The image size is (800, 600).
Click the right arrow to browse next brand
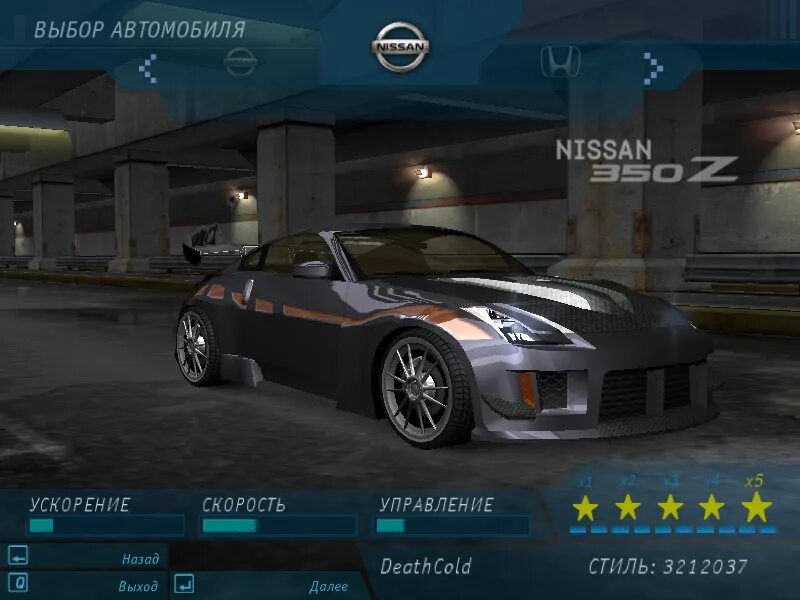click(653, 68)
